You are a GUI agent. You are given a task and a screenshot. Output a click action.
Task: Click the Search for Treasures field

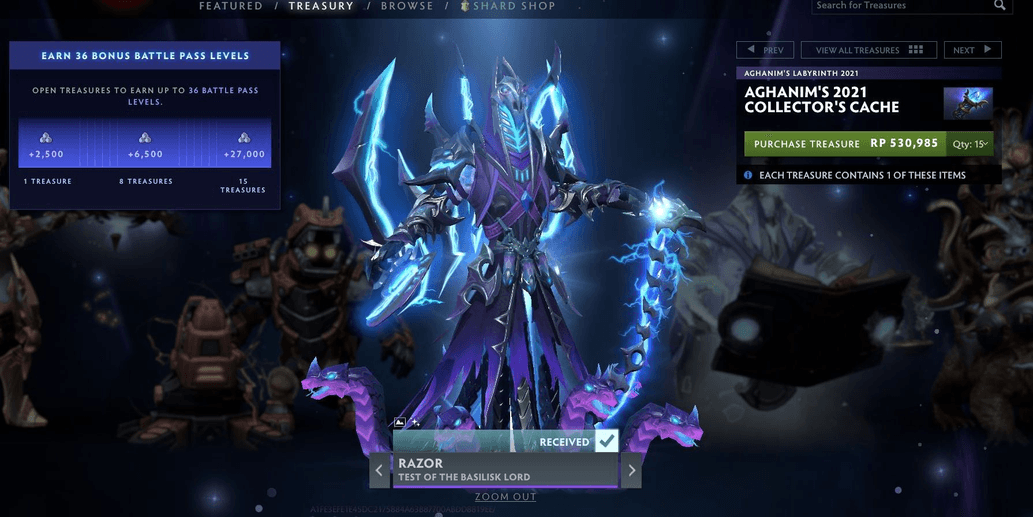coord(900,6)
